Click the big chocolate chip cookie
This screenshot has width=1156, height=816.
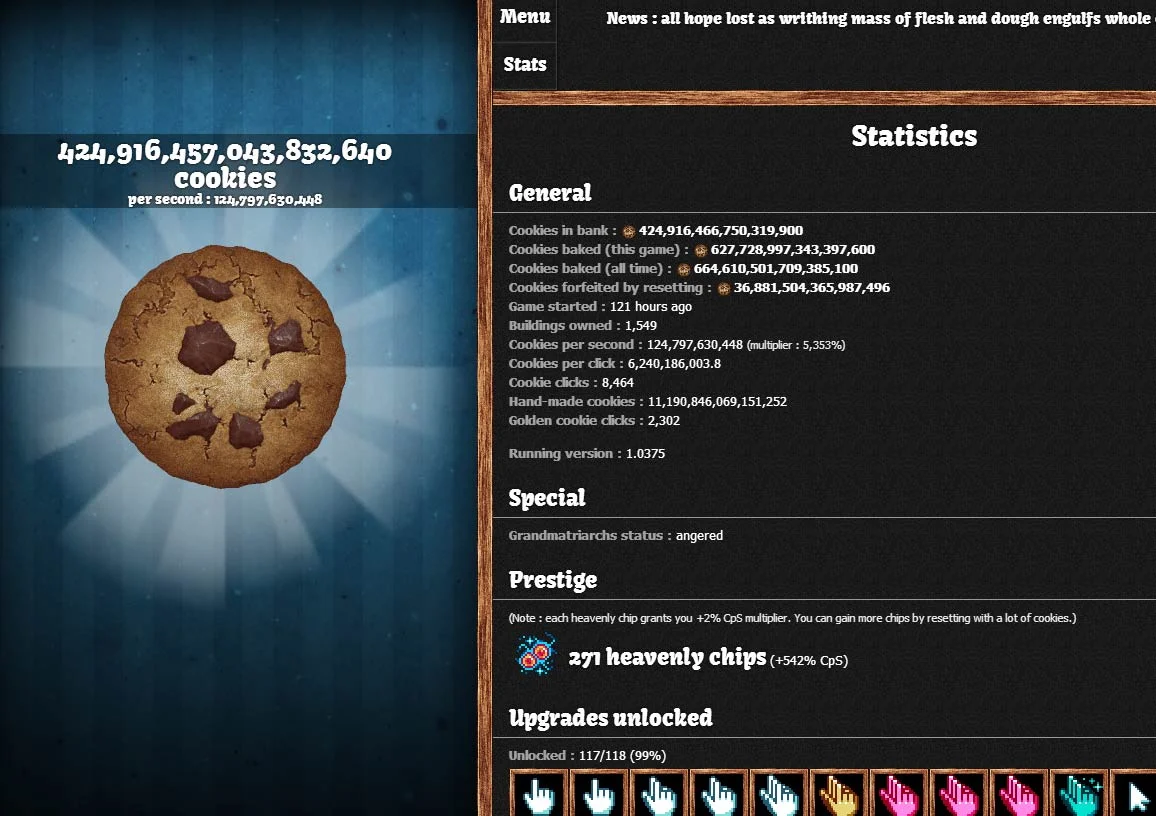point(225,366)
